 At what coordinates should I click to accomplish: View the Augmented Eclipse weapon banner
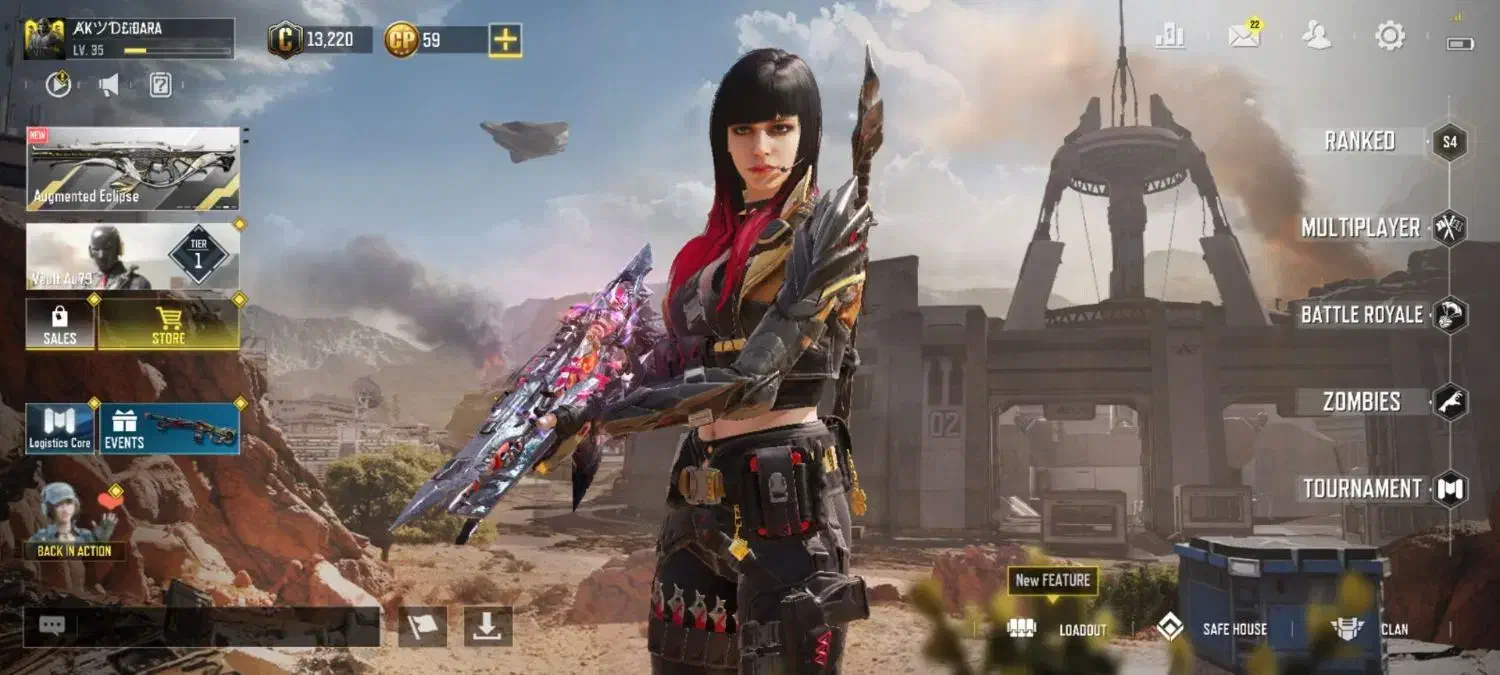pyautogui.click(x=133, y=168)
